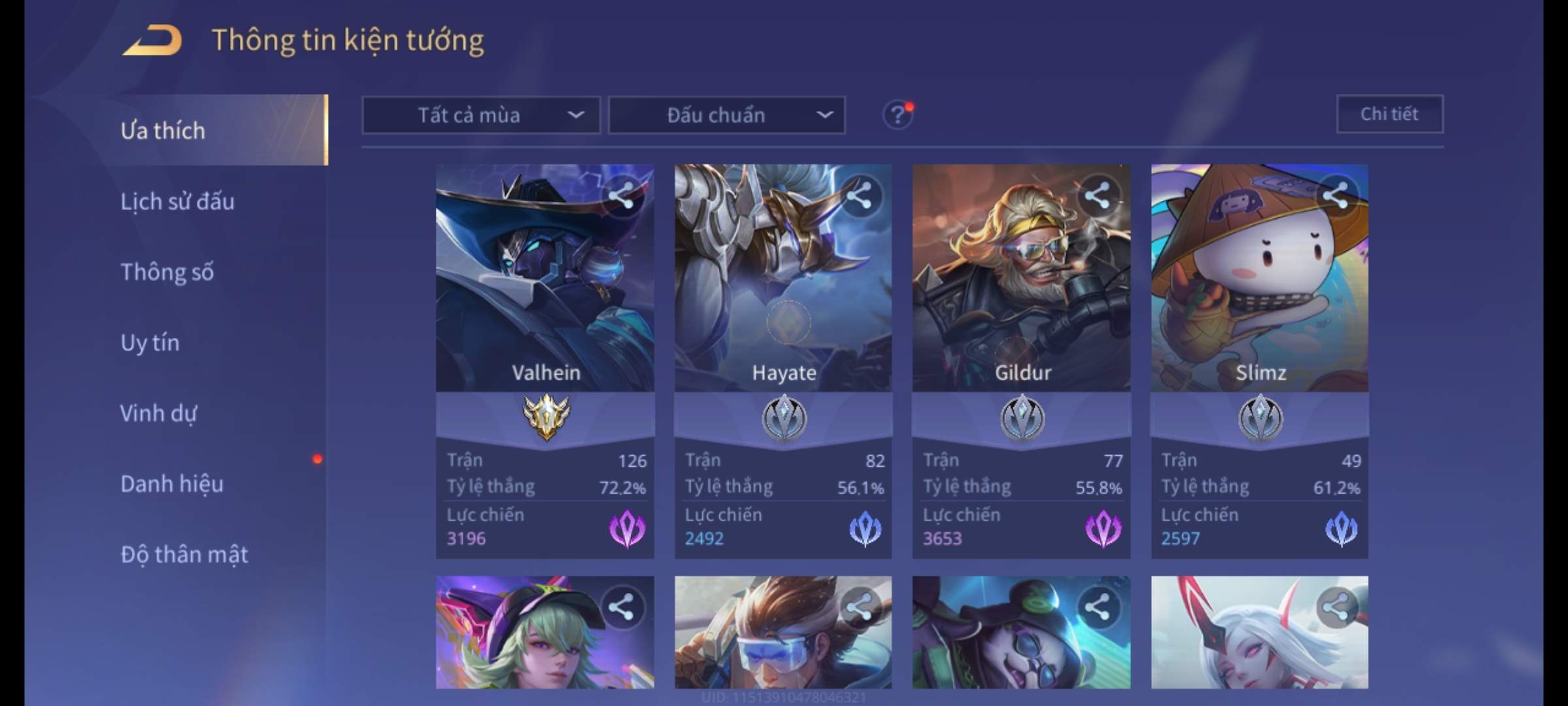Open the Vinh dự tab
Viewport: 1568px width, 706px height.
(x=159, y=413)
